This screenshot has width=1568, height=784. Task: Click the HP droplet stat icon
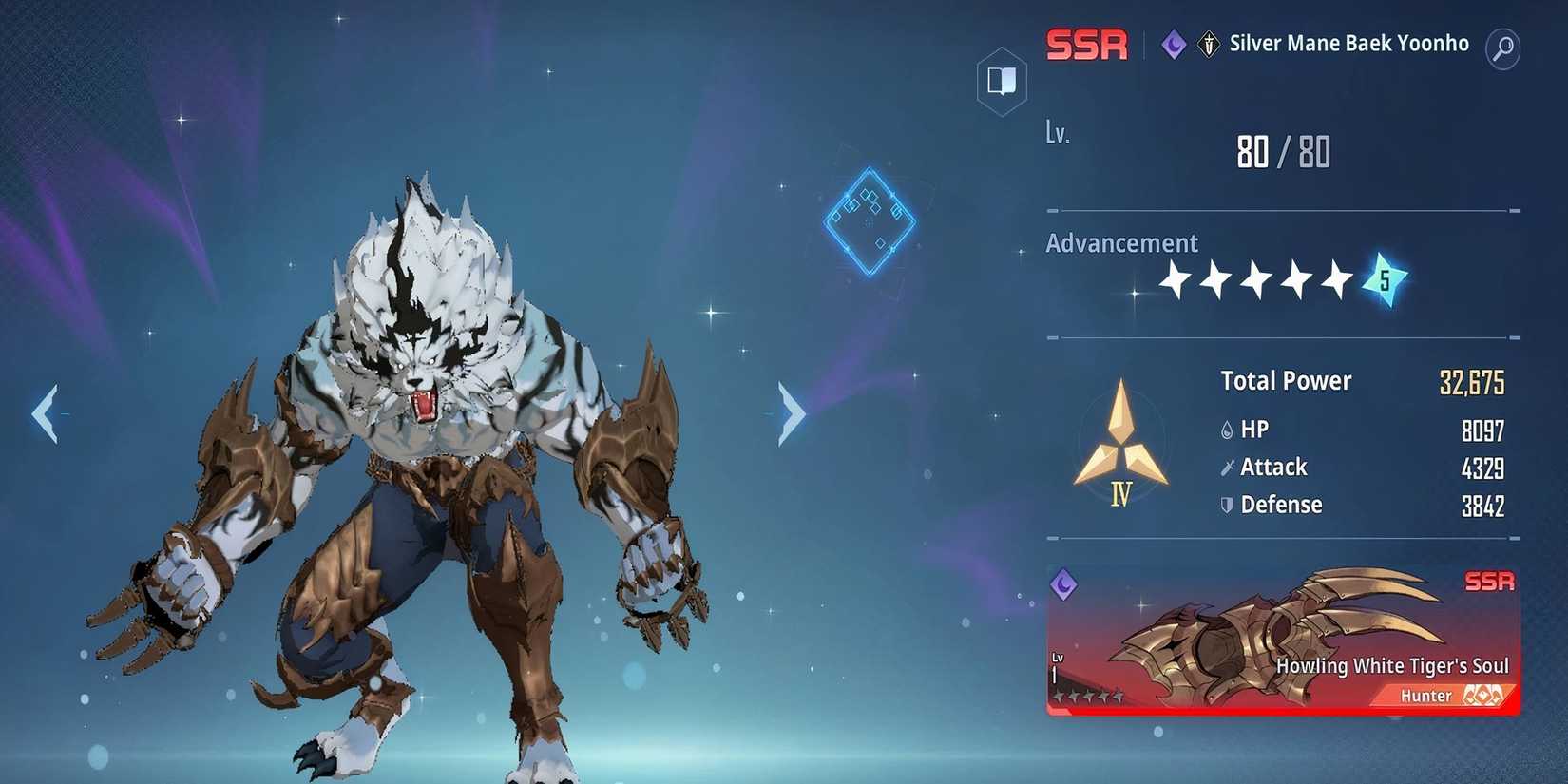coord(1227,429)
